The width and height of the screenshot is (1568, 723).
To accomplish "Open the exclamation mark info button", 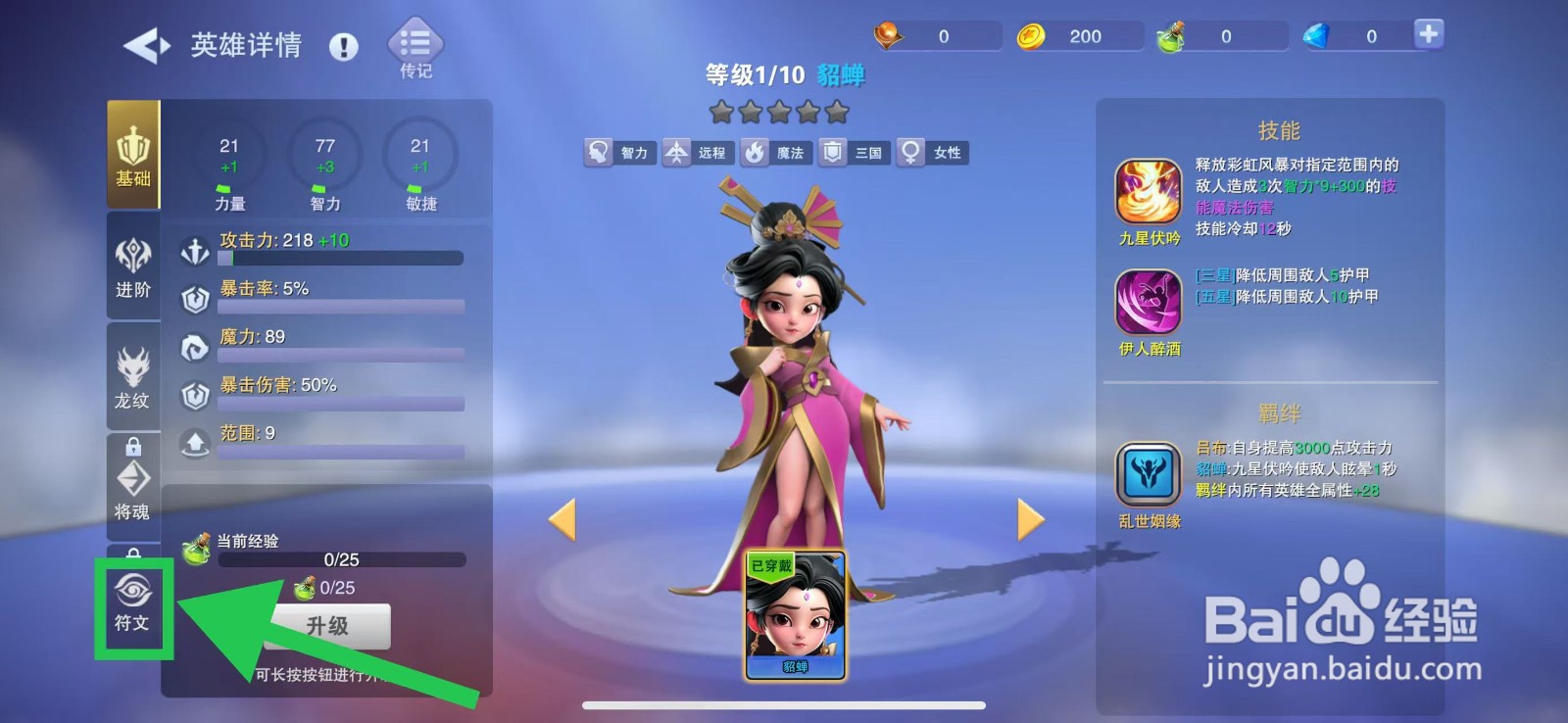I will tap(344, 46).
